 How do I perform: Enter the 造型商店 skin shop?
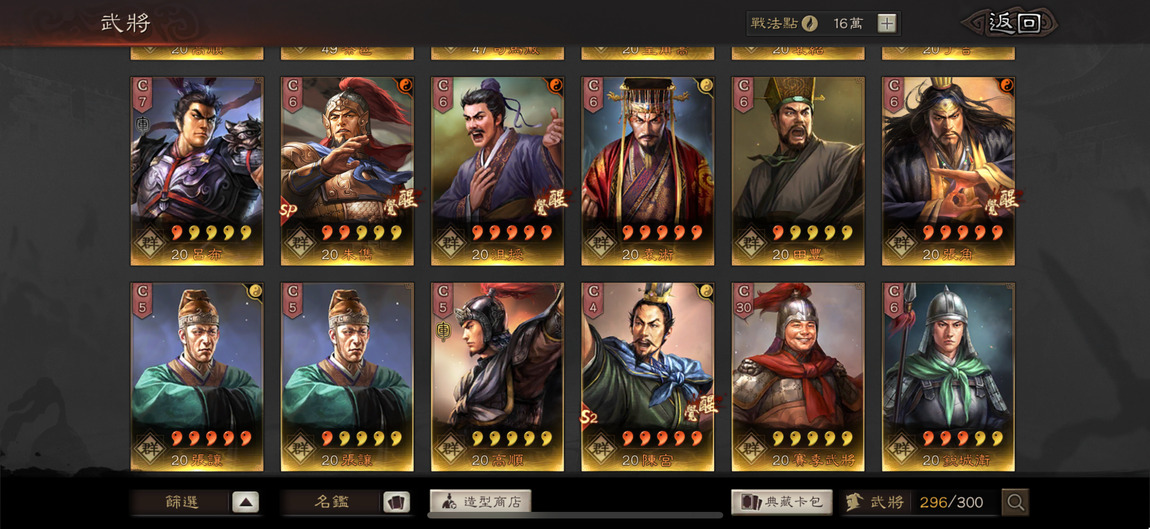pyautogui.click(x=481, y=502)
